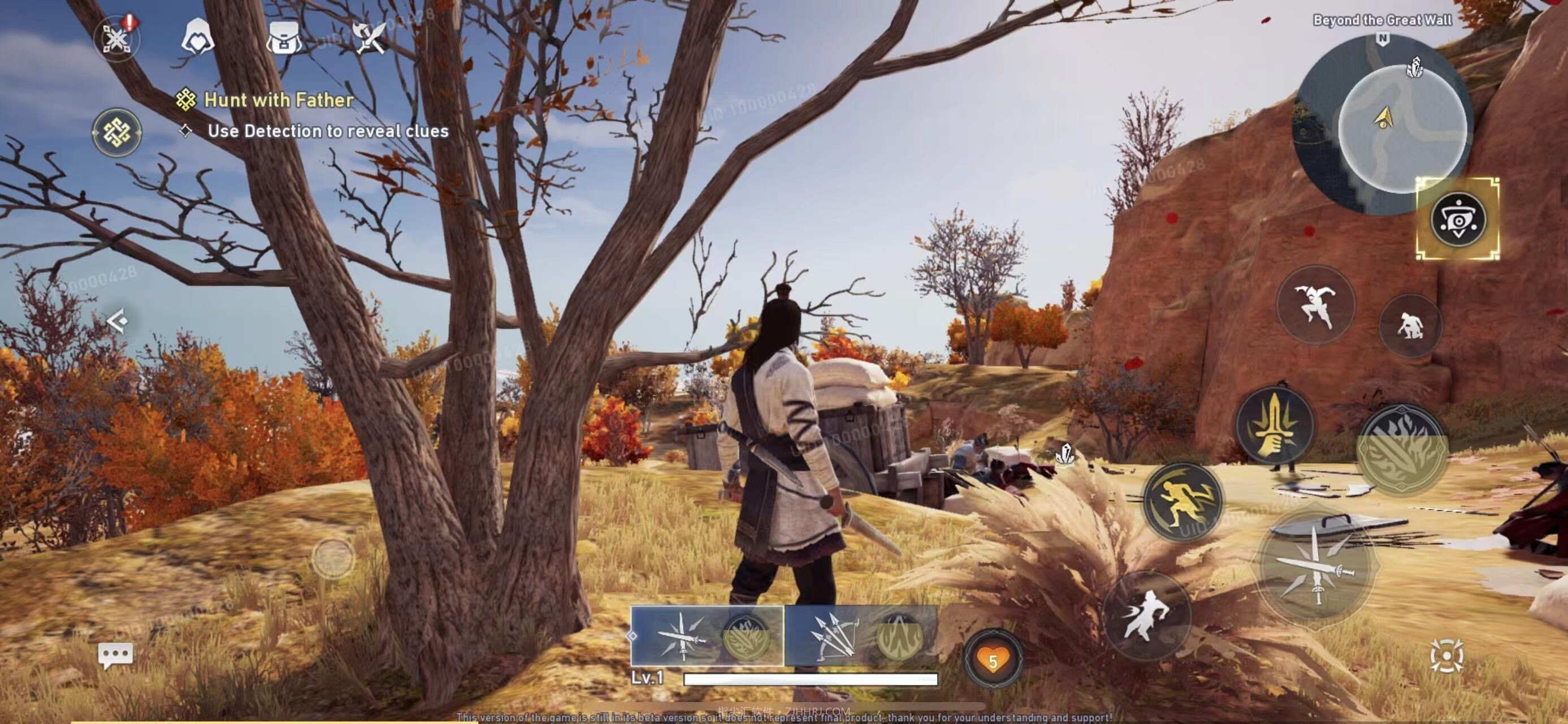This screenshot has height=724, width=1568.
Task: Open the compass menu with alert badge
Action: 118,38
